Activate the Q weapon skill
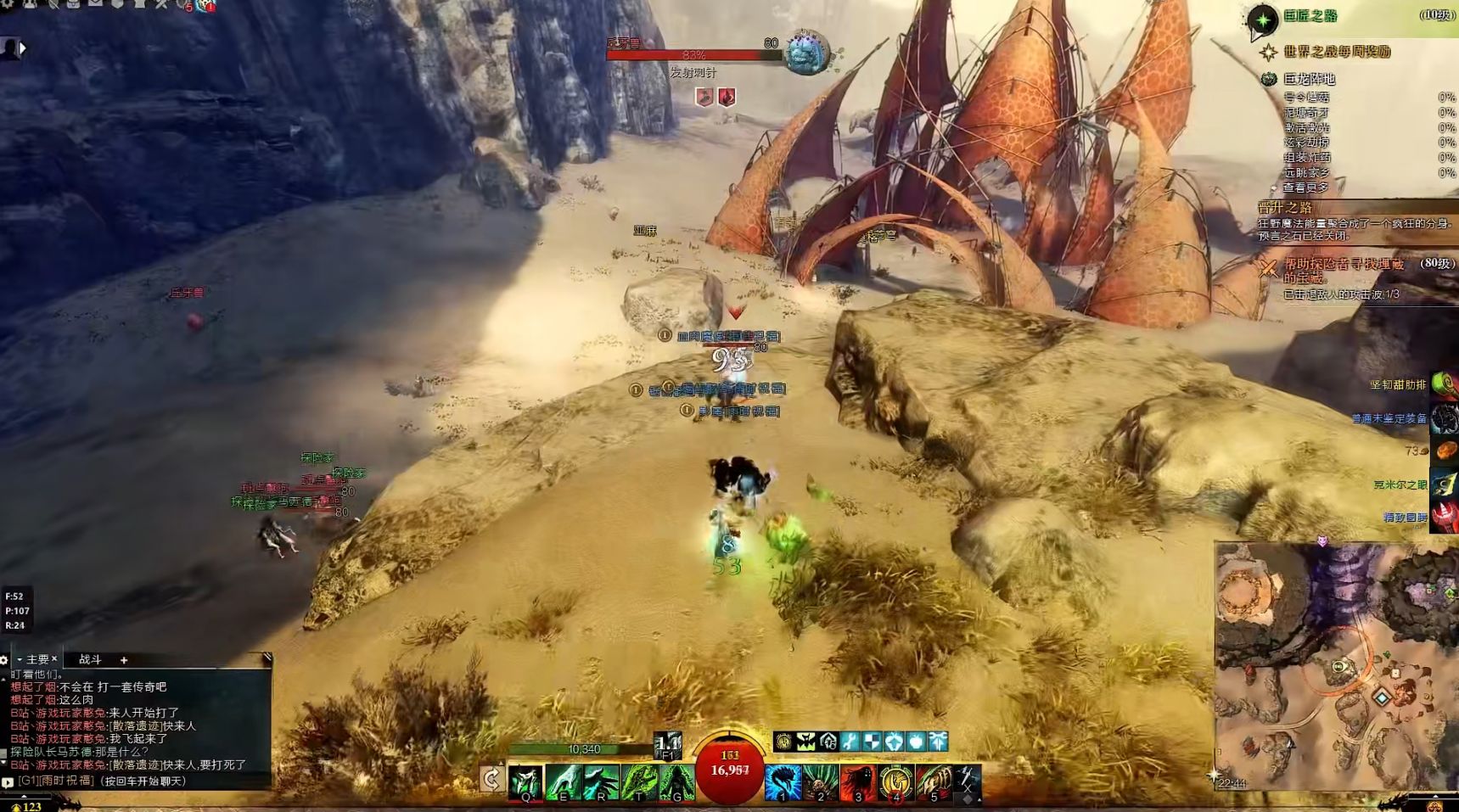The width and height of the screenshot is (1459, 812). (x=525, y=781)
